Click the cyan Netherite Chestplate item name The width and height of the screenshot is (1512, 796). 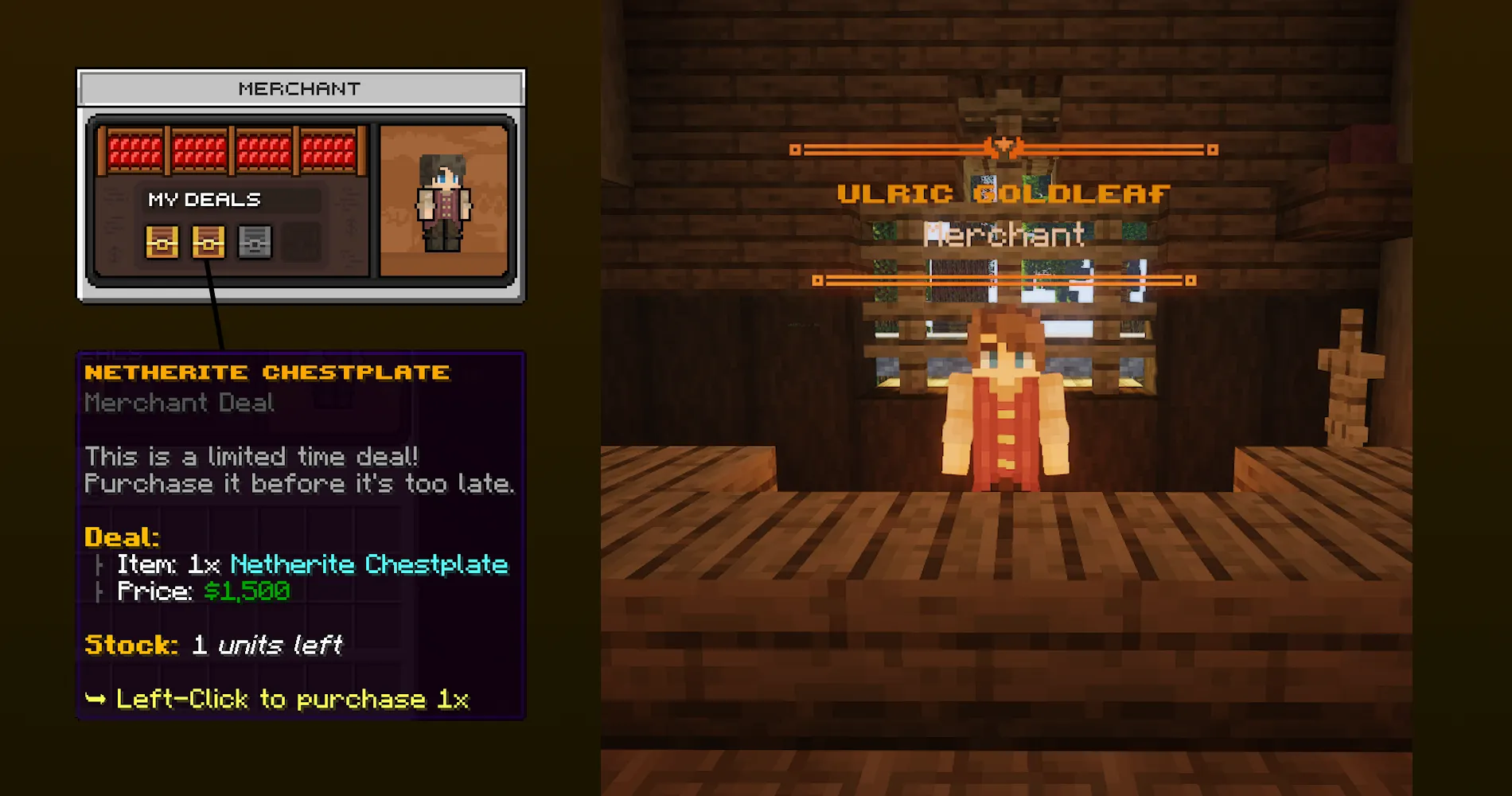[367, 564]
